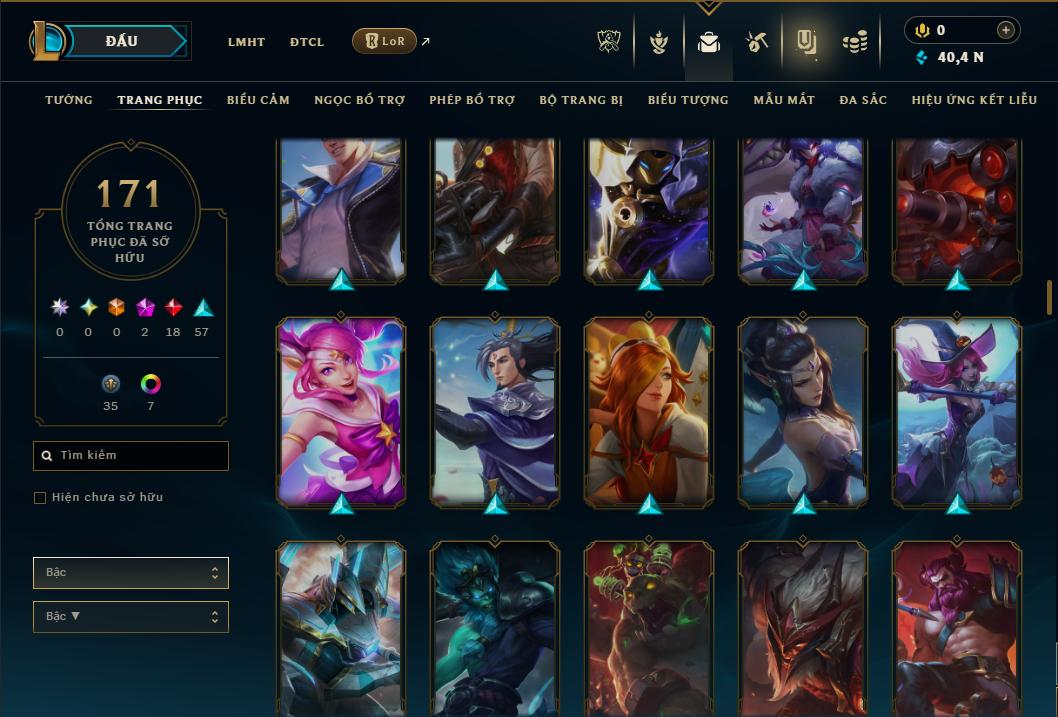This screenshot has width=1058, height=717.
Task: Click the Tìm kiếm search field
Action: 131,456
